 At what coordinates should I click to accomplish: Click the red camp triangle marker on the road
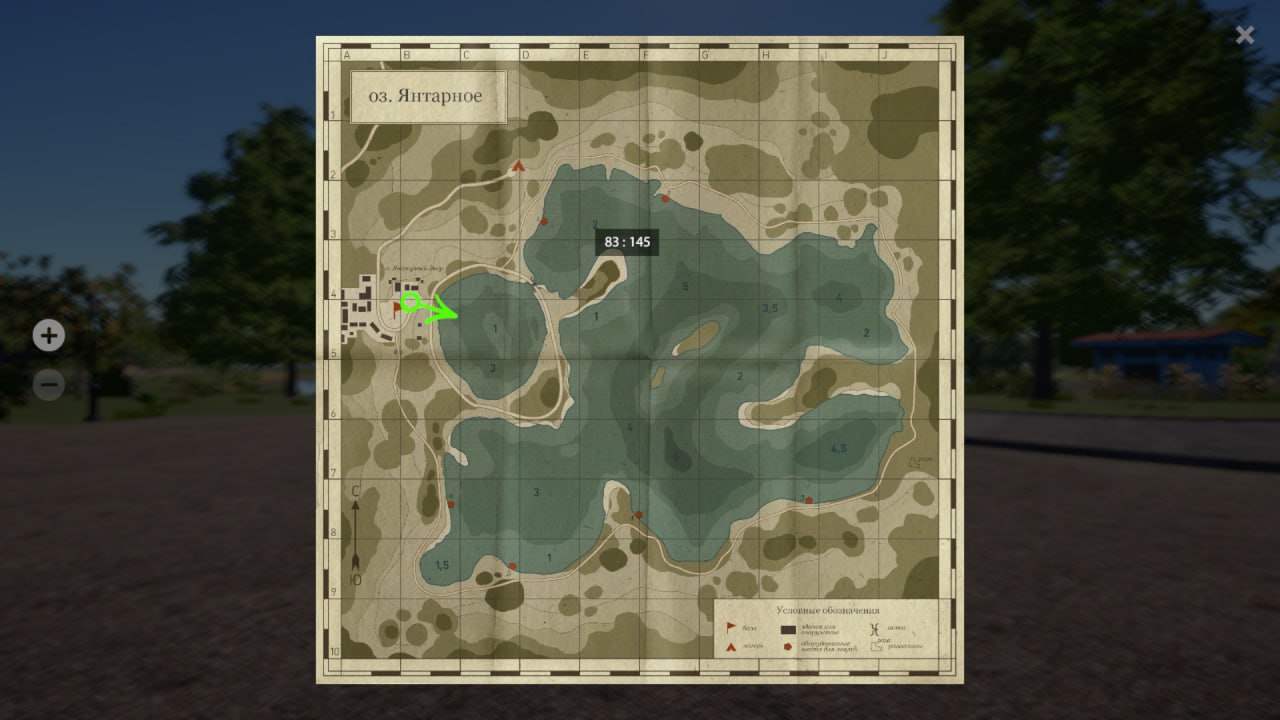click(518, 167)
